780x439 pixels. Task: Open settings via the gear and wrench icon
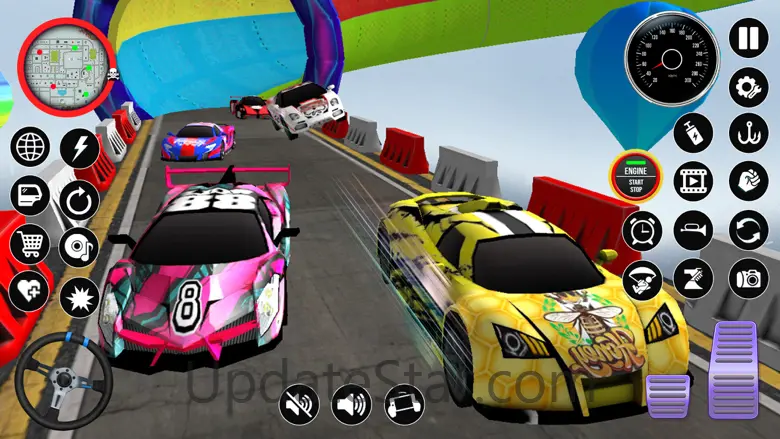point(747,85)
